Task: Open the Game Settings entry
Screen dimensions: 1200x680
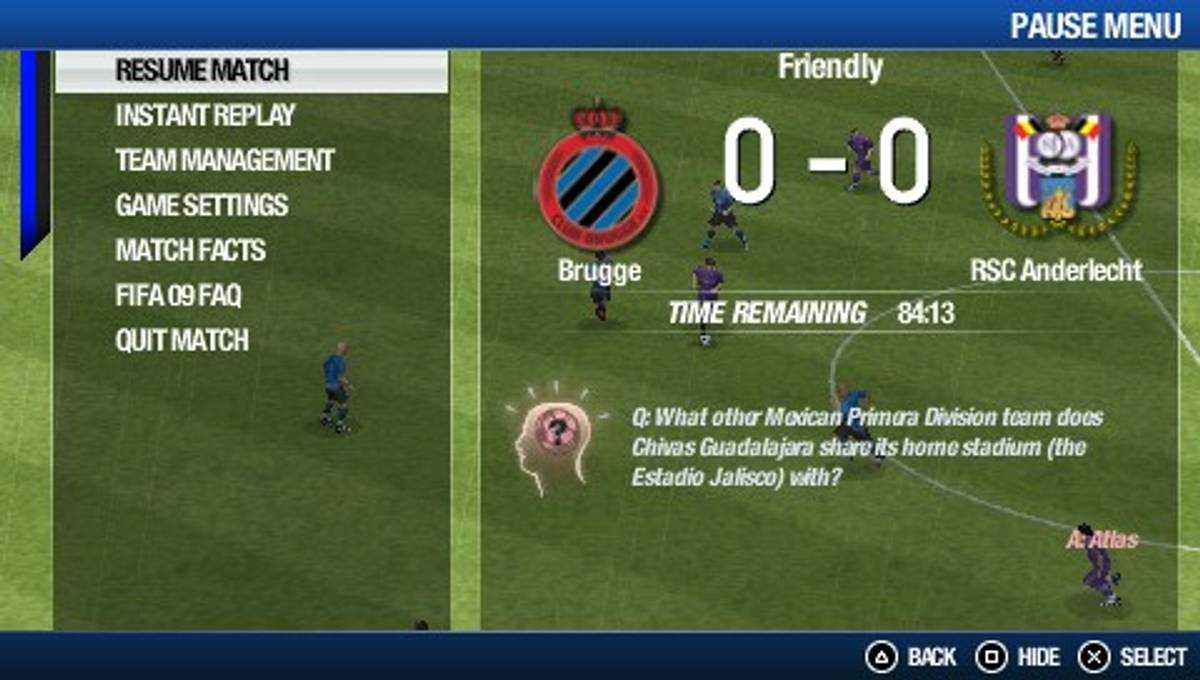Action: (x=201, y=205)
